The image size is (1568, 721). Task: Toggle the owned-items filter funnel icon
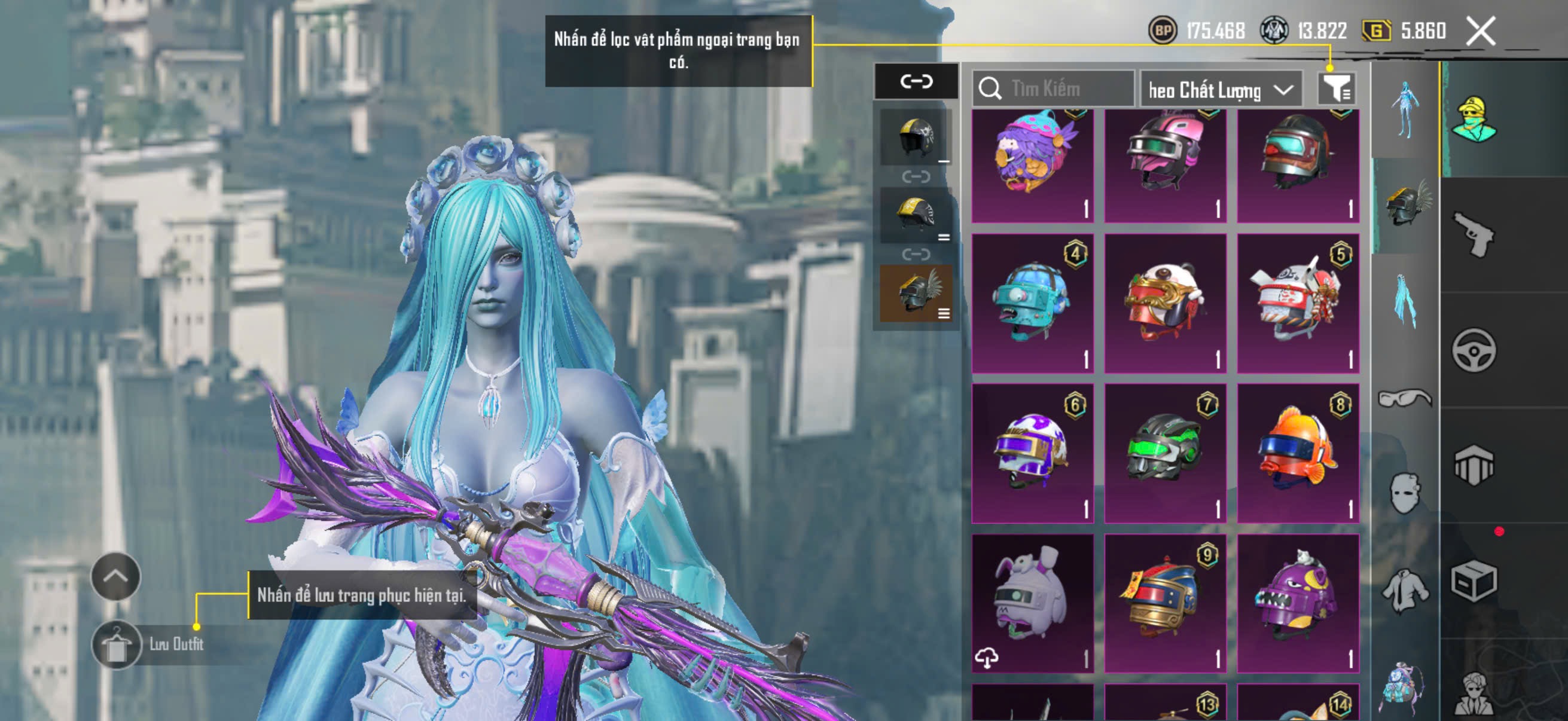1335,89
